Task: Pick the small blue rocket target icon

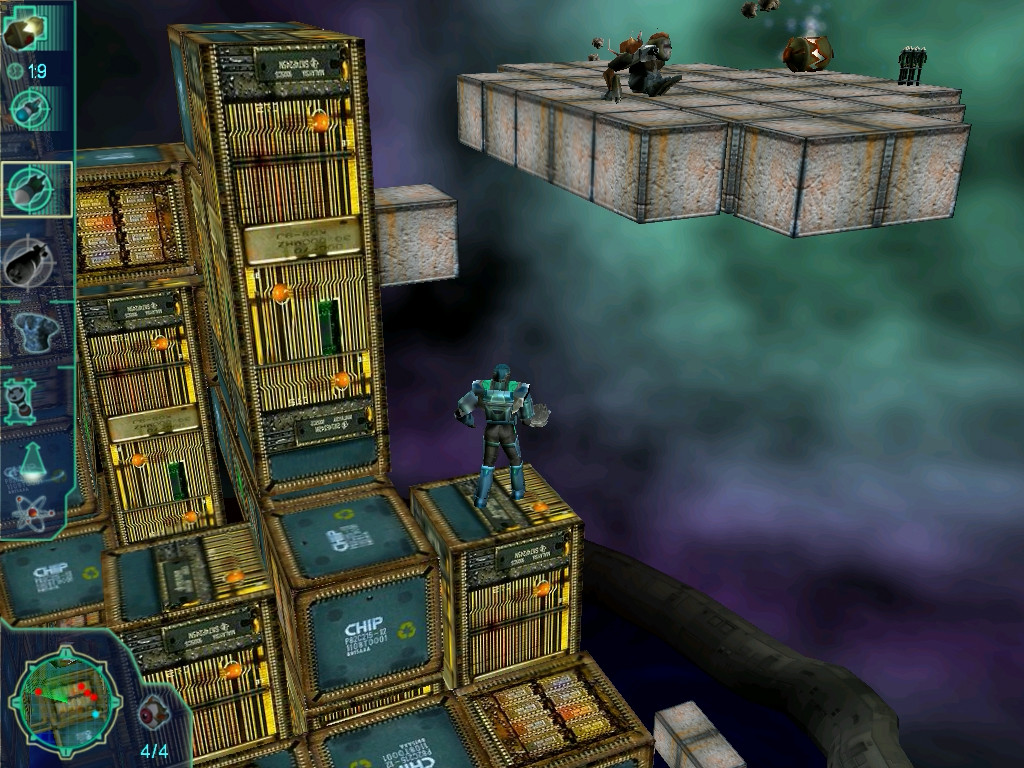Action: [31, 109]
